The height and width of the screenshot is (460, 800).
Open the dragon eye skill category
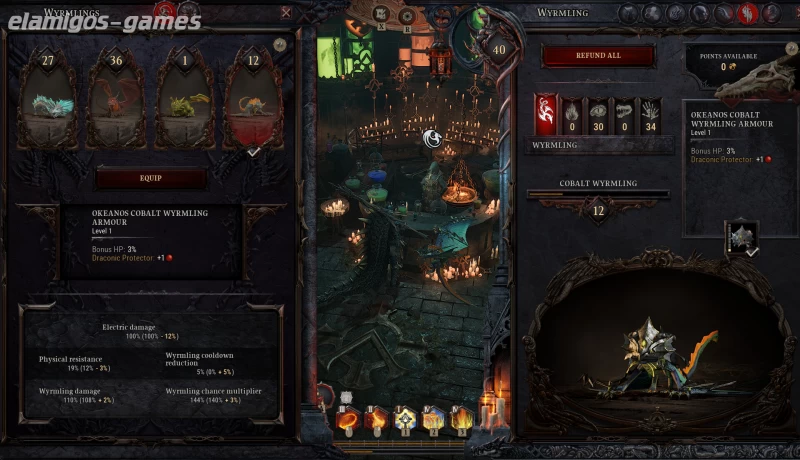pos(598,112)
